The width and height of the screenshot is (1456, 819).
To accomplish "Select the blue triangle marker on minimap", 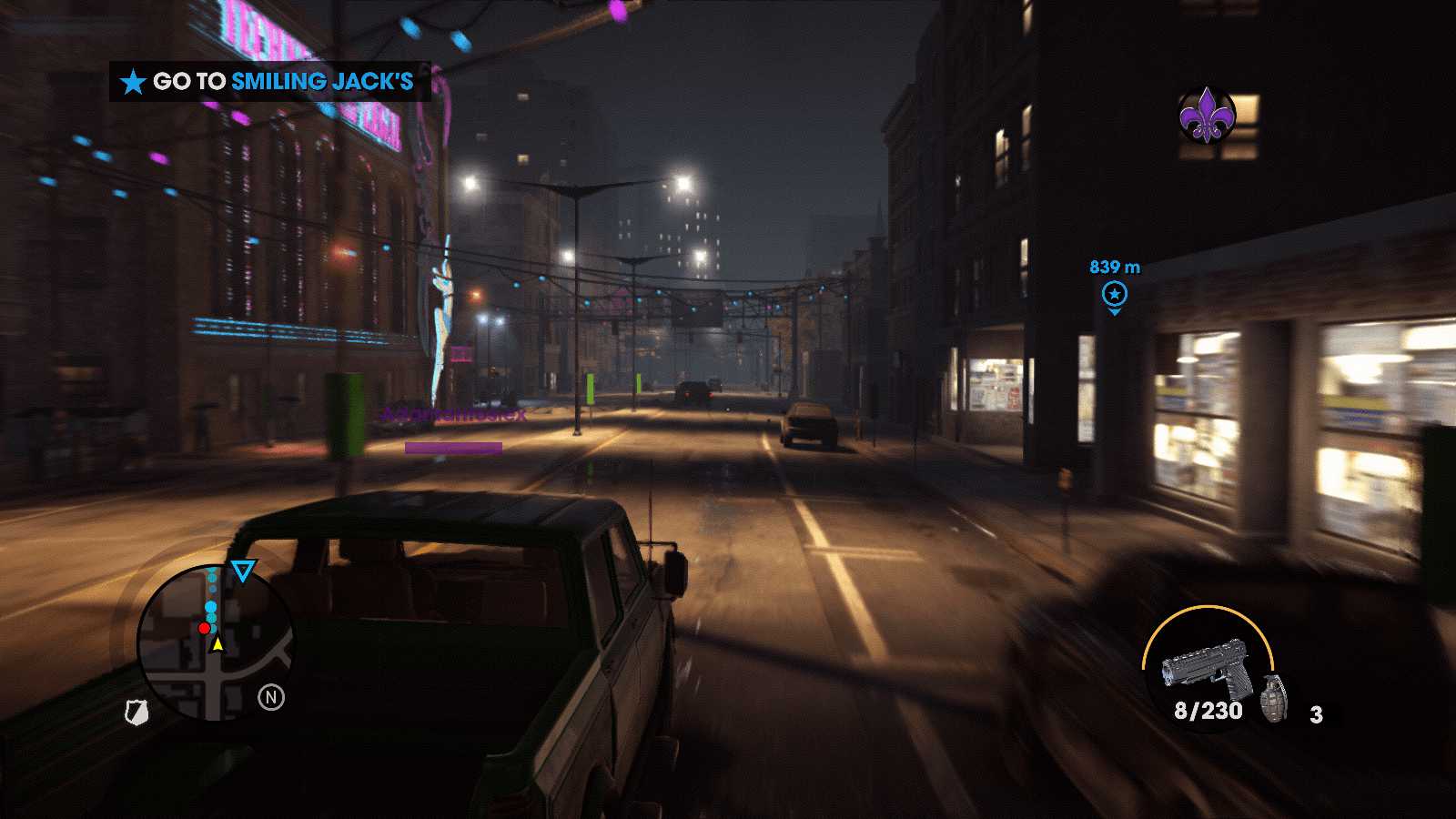I will [x=242, y=571].
